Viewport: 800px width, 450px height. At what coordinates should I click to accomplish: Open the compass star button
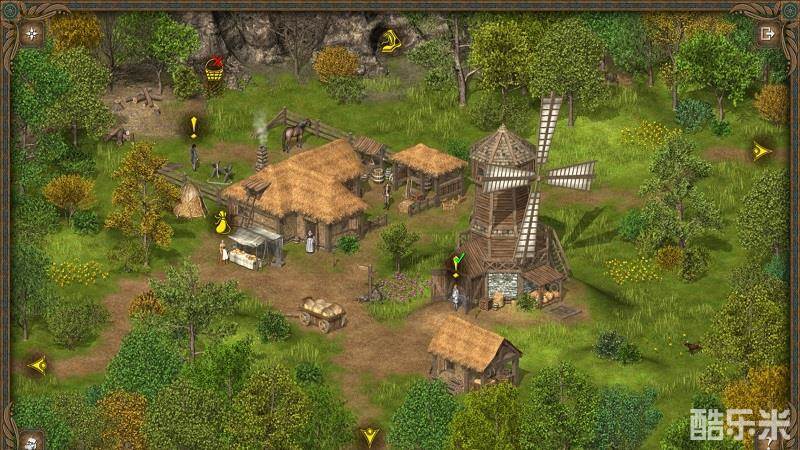point(33,33)
